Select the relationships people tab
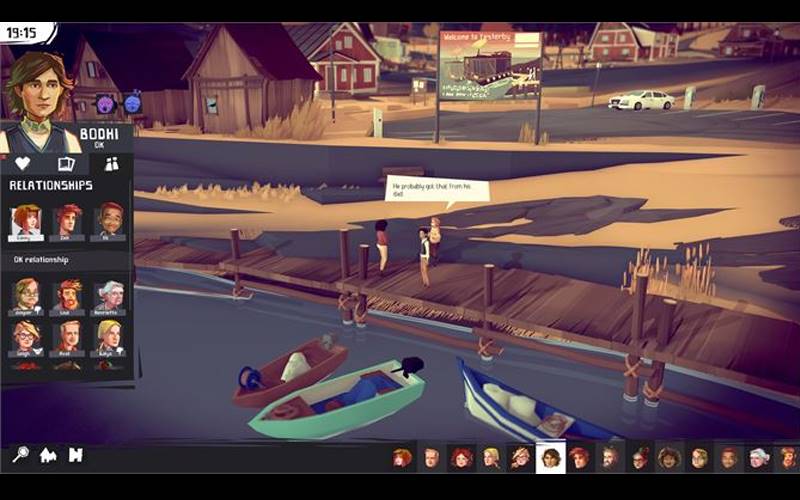 click(111, 164)
